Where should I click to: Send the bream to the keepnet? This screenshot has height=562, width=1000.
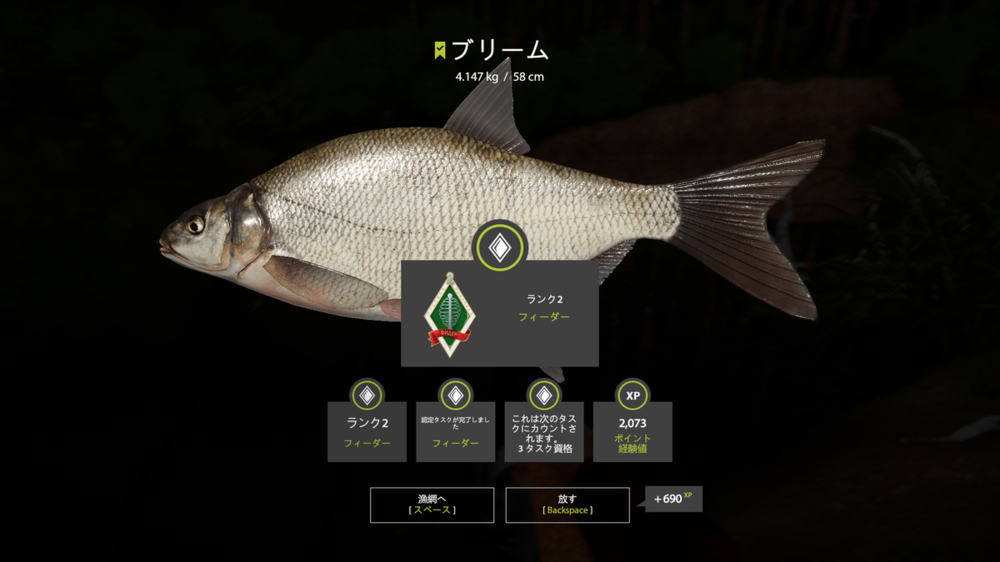point(432,505)
